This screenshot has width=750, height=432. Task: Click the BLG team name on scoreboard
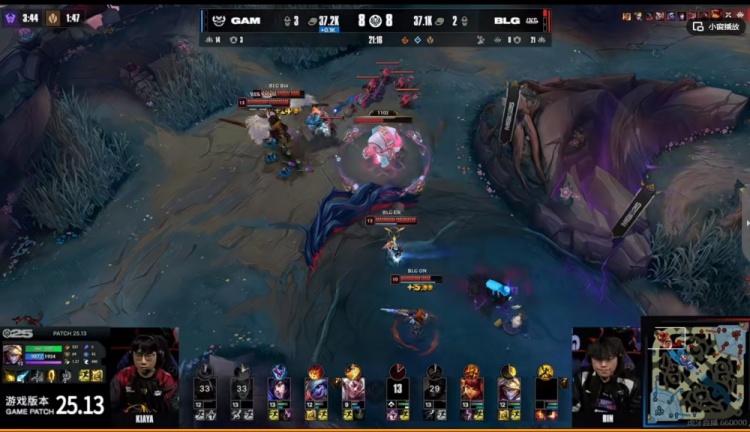tap(506, 20)
